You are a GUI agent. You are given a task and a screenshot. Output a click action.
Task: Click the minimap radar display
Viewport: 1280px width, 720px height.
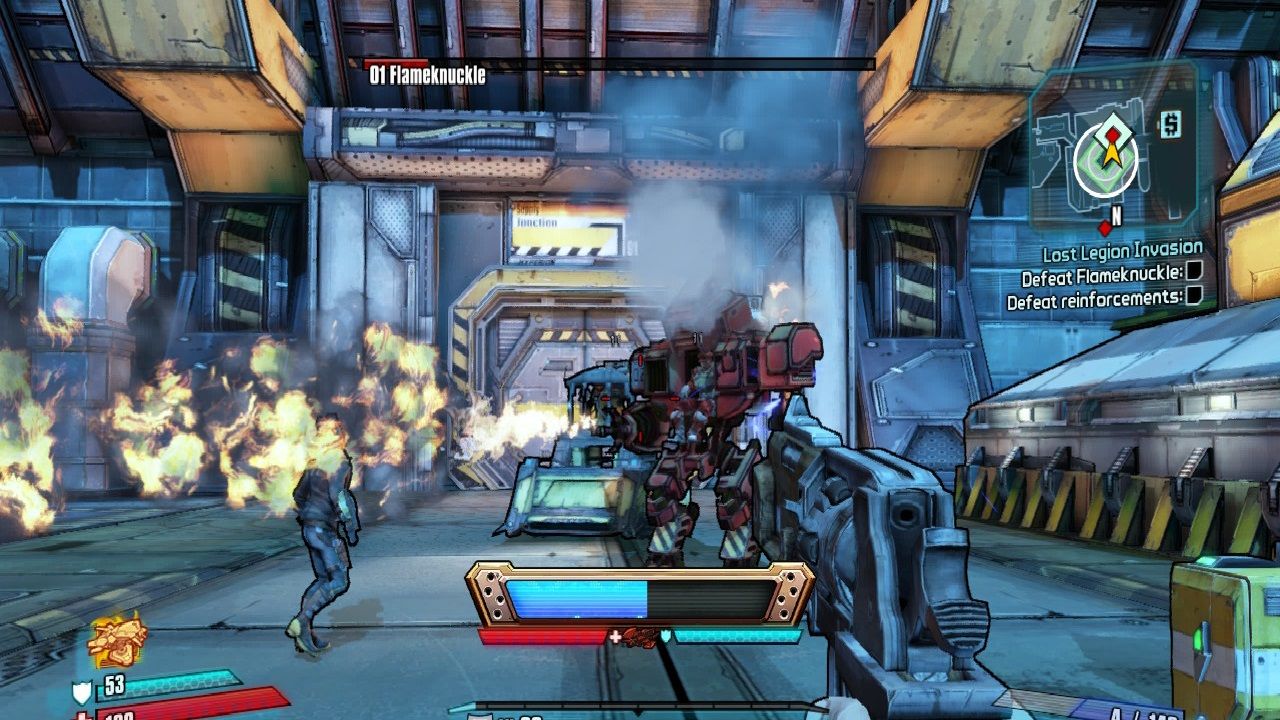click(x=1113, y=148)
